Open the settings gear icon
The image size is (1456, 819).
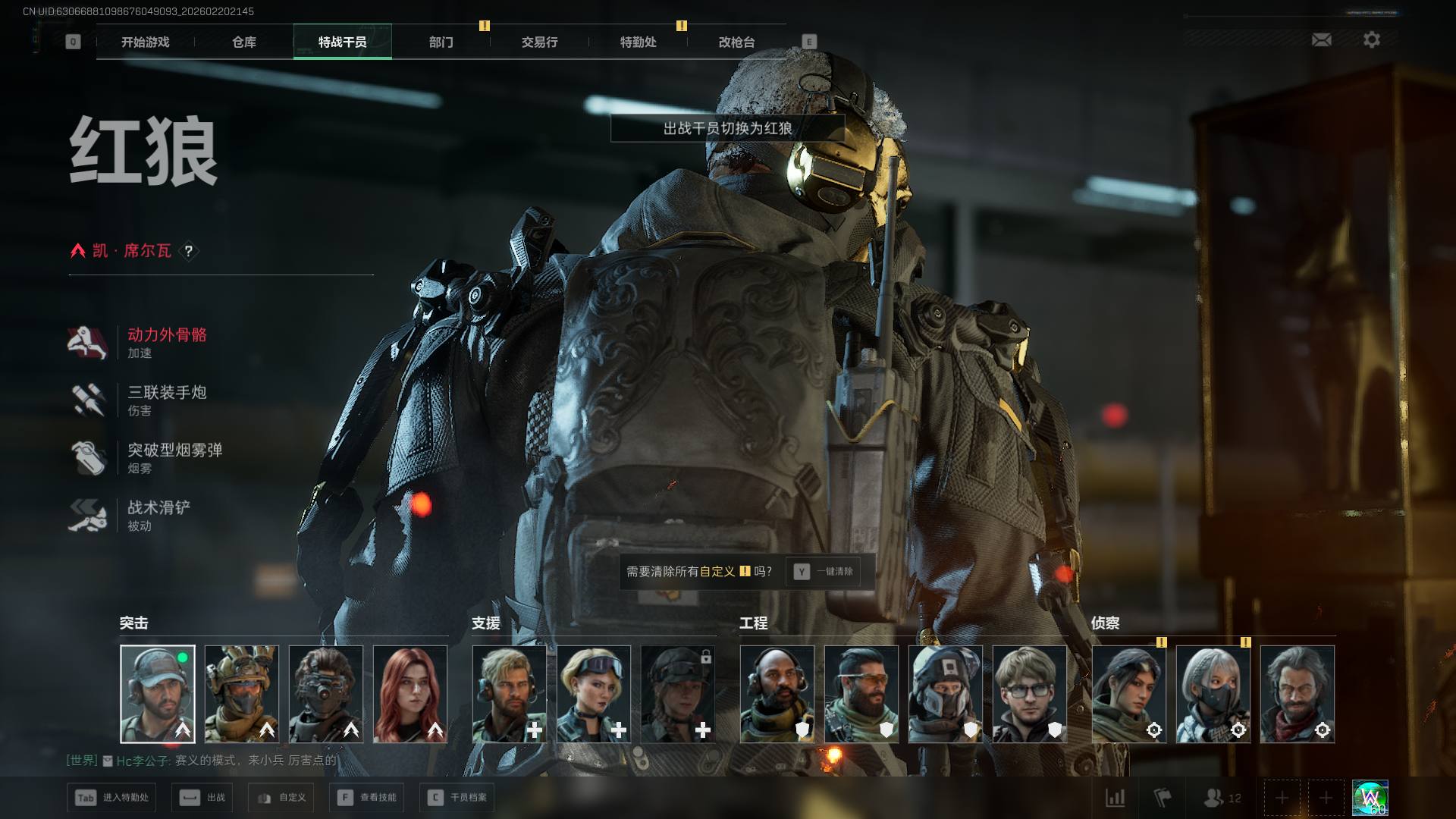pyautogui.click(x=1372, y=39)
